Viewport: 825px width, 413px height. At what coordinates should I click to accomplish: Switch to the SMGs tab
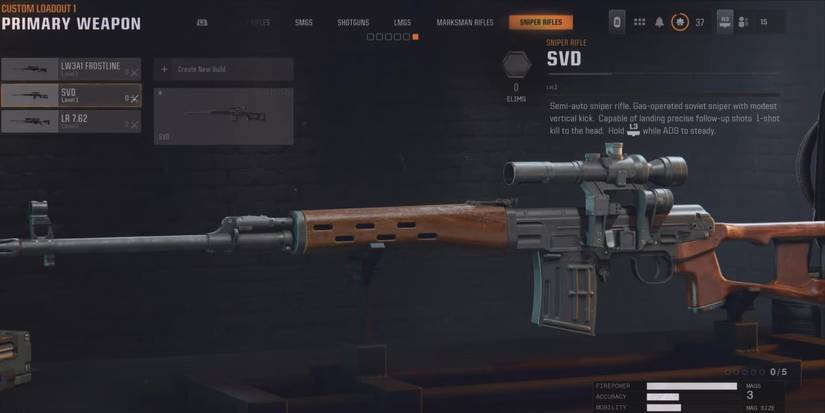pos(304,22)
